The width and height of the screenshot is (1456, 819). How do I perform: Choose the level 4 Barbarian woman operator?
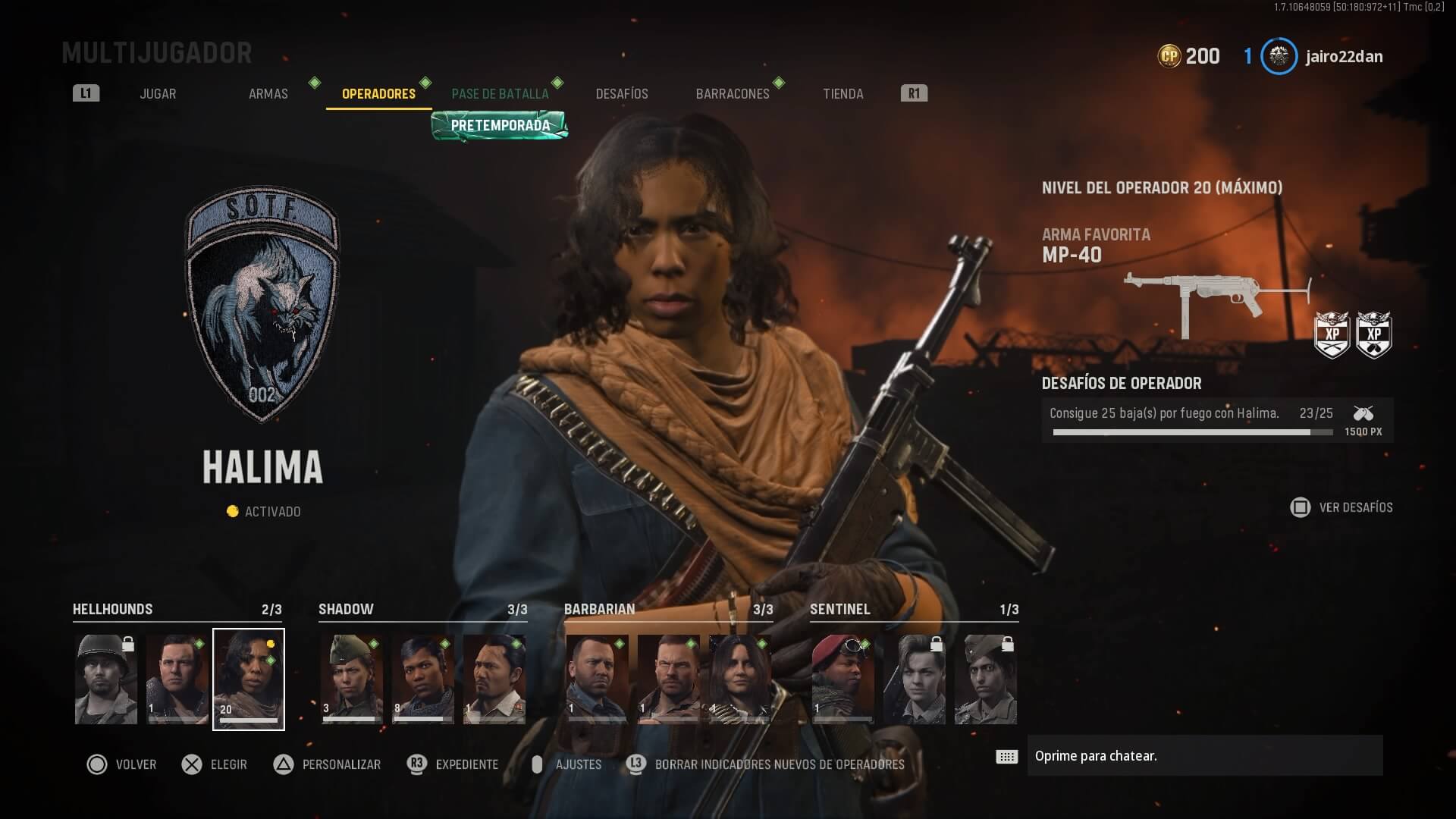pyautogui.click(x=739, y=679)
